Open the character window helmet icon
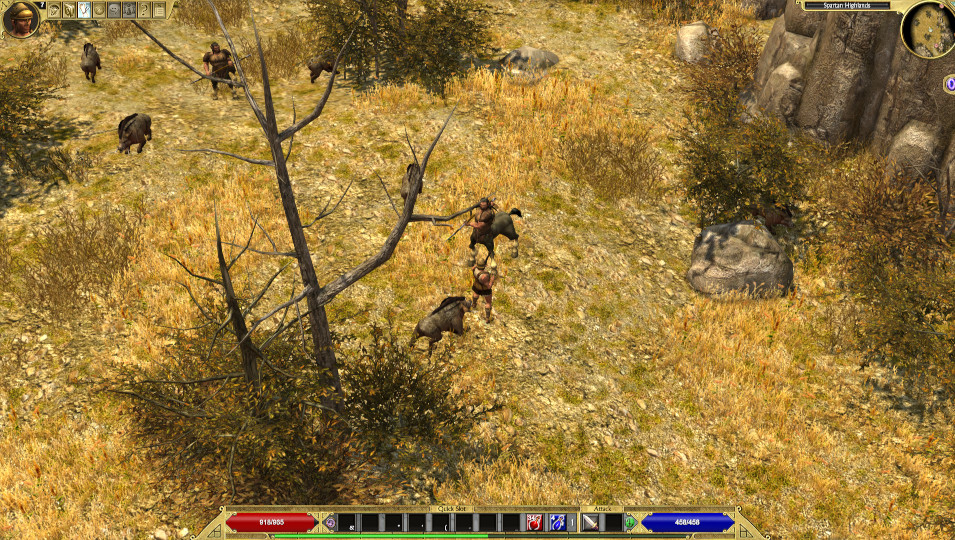 [54, 10]
